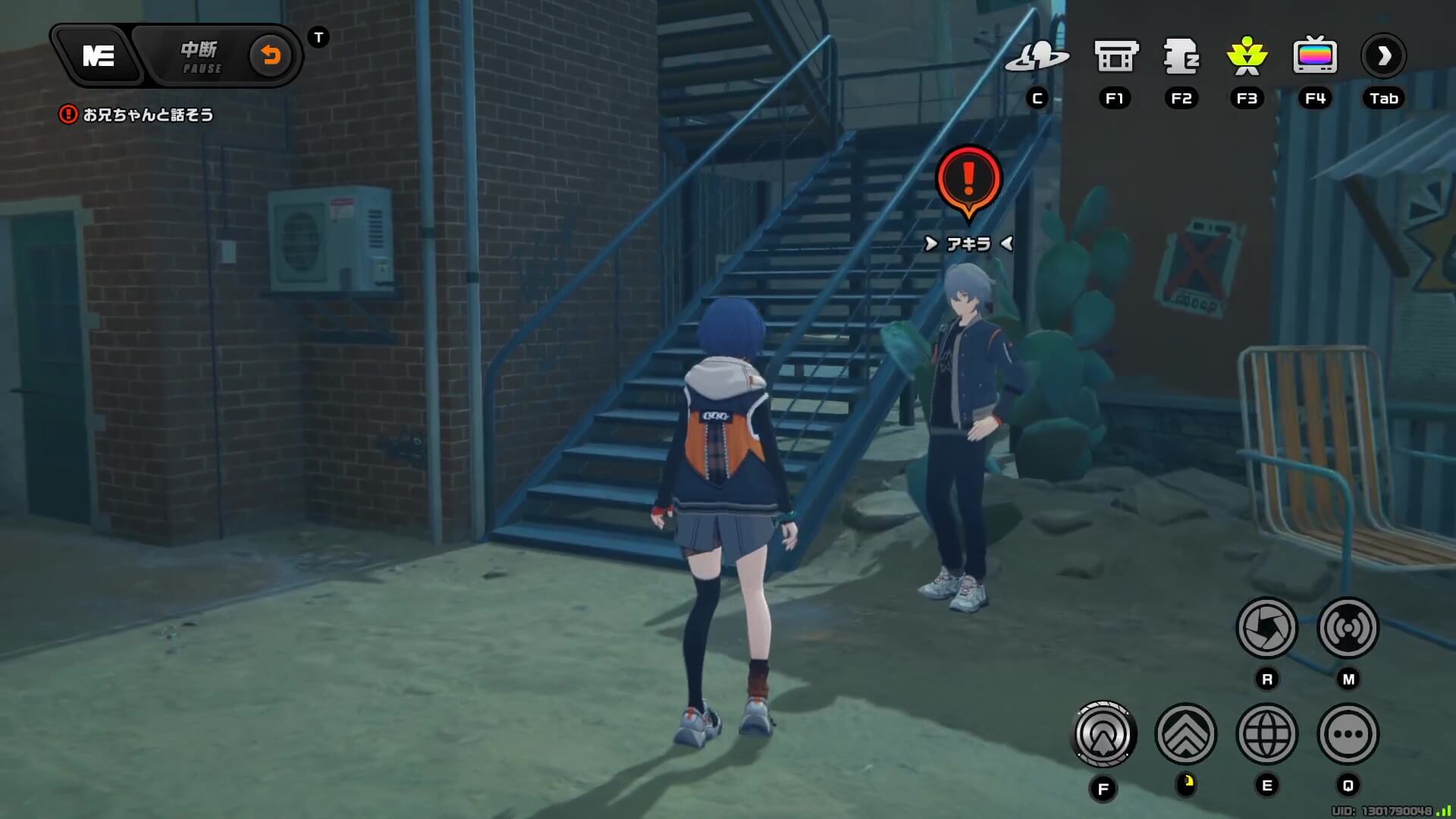
Task: Expand hidden menu icons with the Tab chevron
Action: click(1383, 55)
